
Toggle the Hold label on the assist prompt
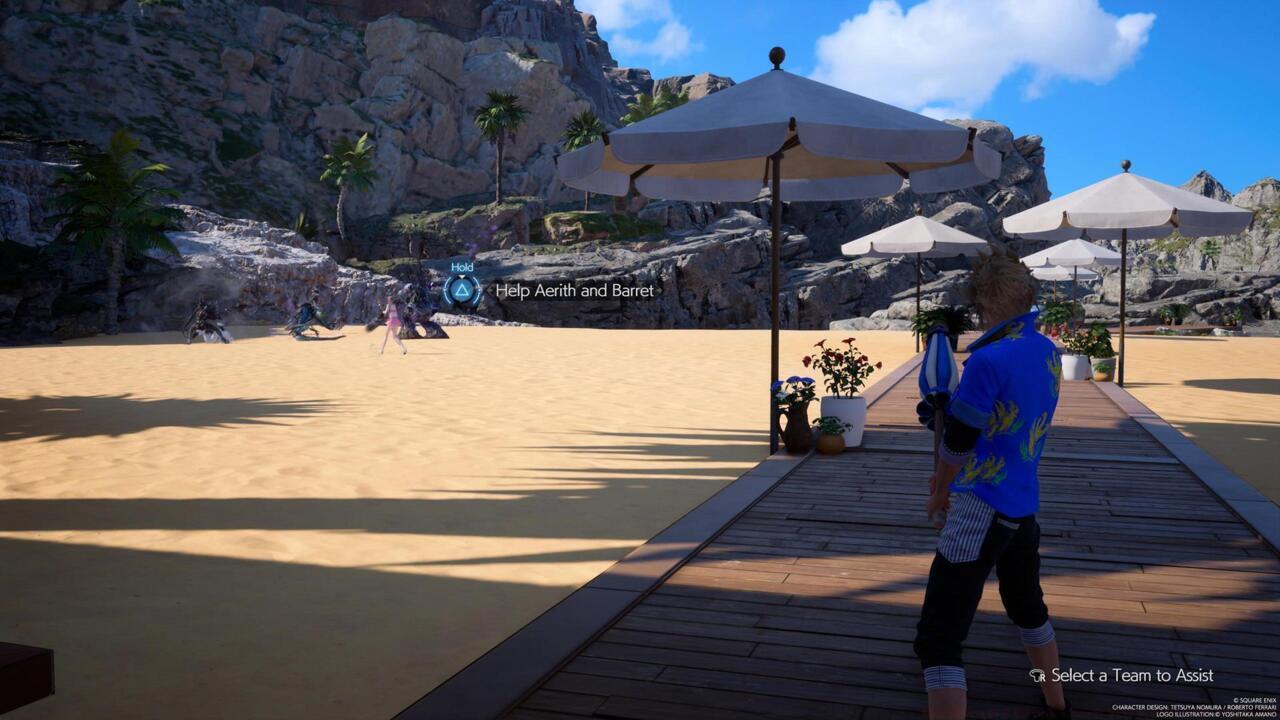(x=463, y=267)
